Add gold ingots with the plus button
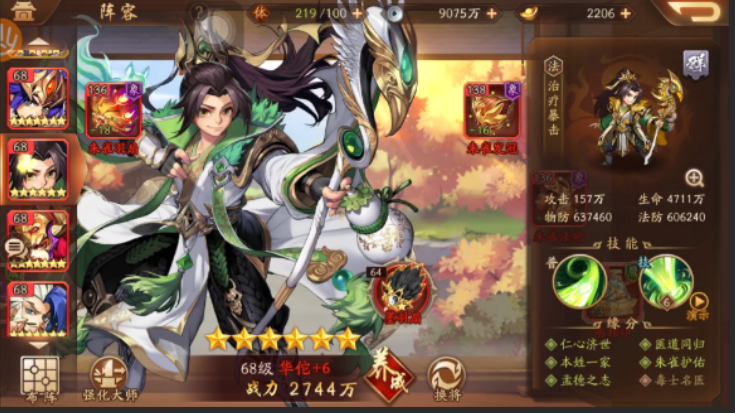The width and height of the screenshot is (735, 413). (x=626, y=14)
